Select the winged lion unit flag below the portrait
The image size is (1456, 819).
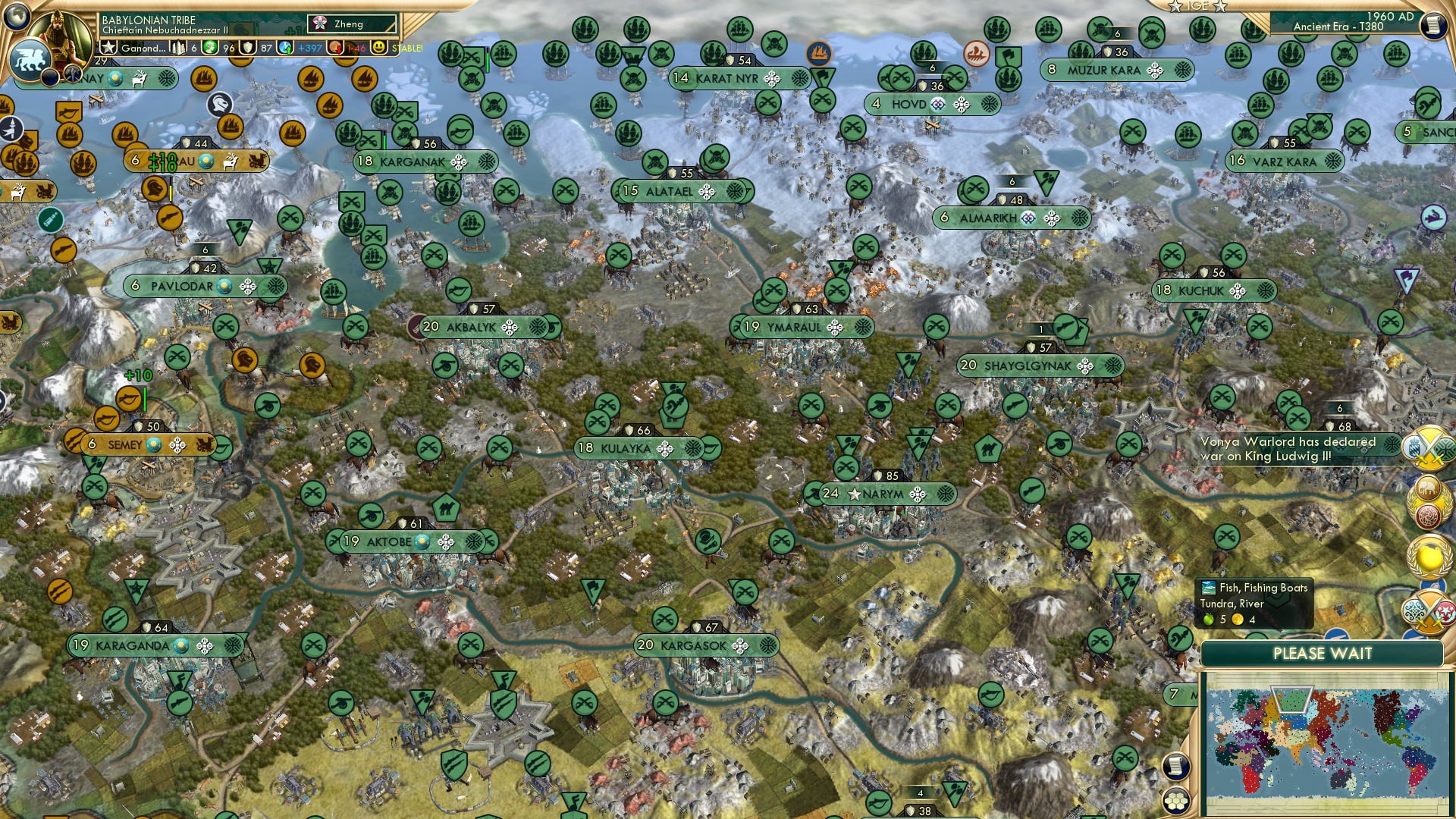[31, 59]
